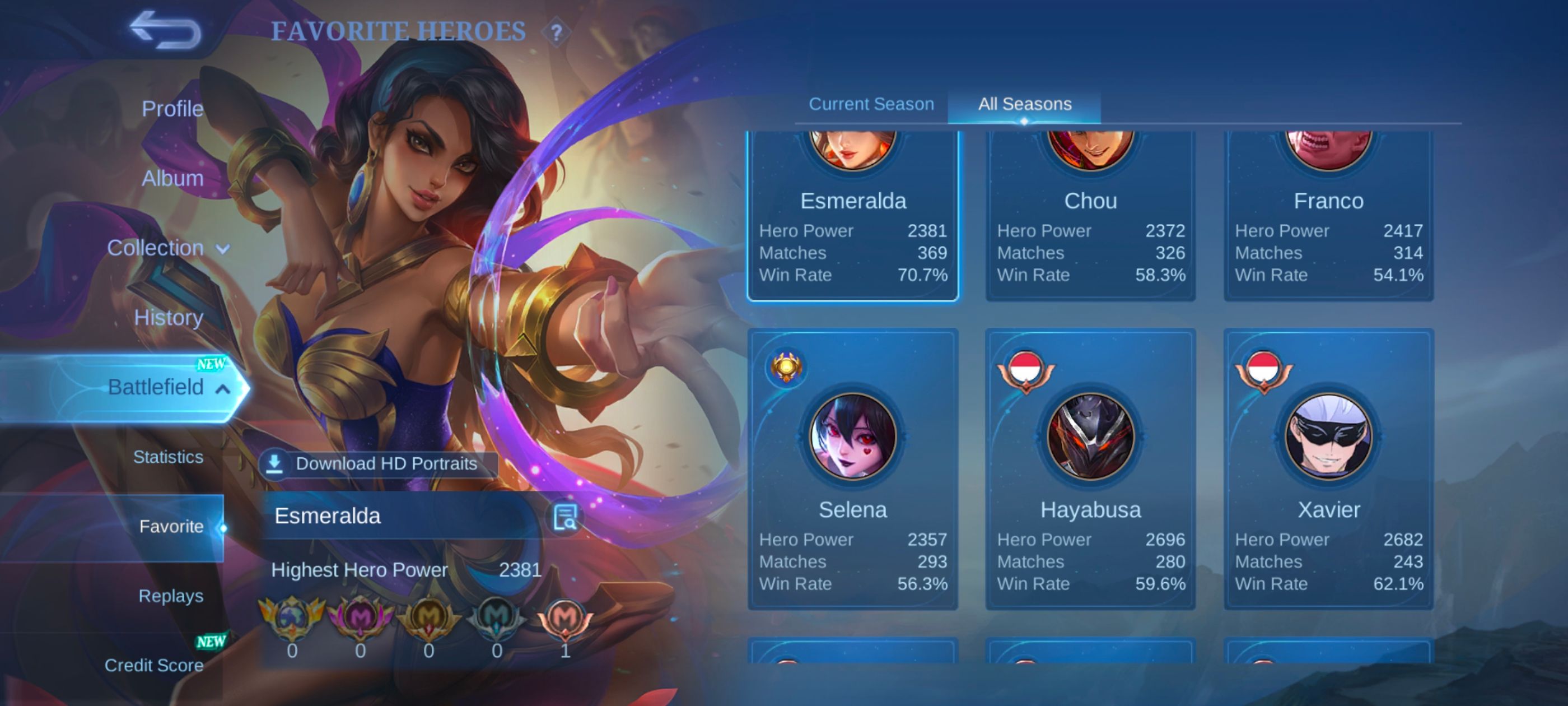The width and height of the screenshot is (1568, 706).
Task: Select the Favorite submenu entry
Action: 171,526
